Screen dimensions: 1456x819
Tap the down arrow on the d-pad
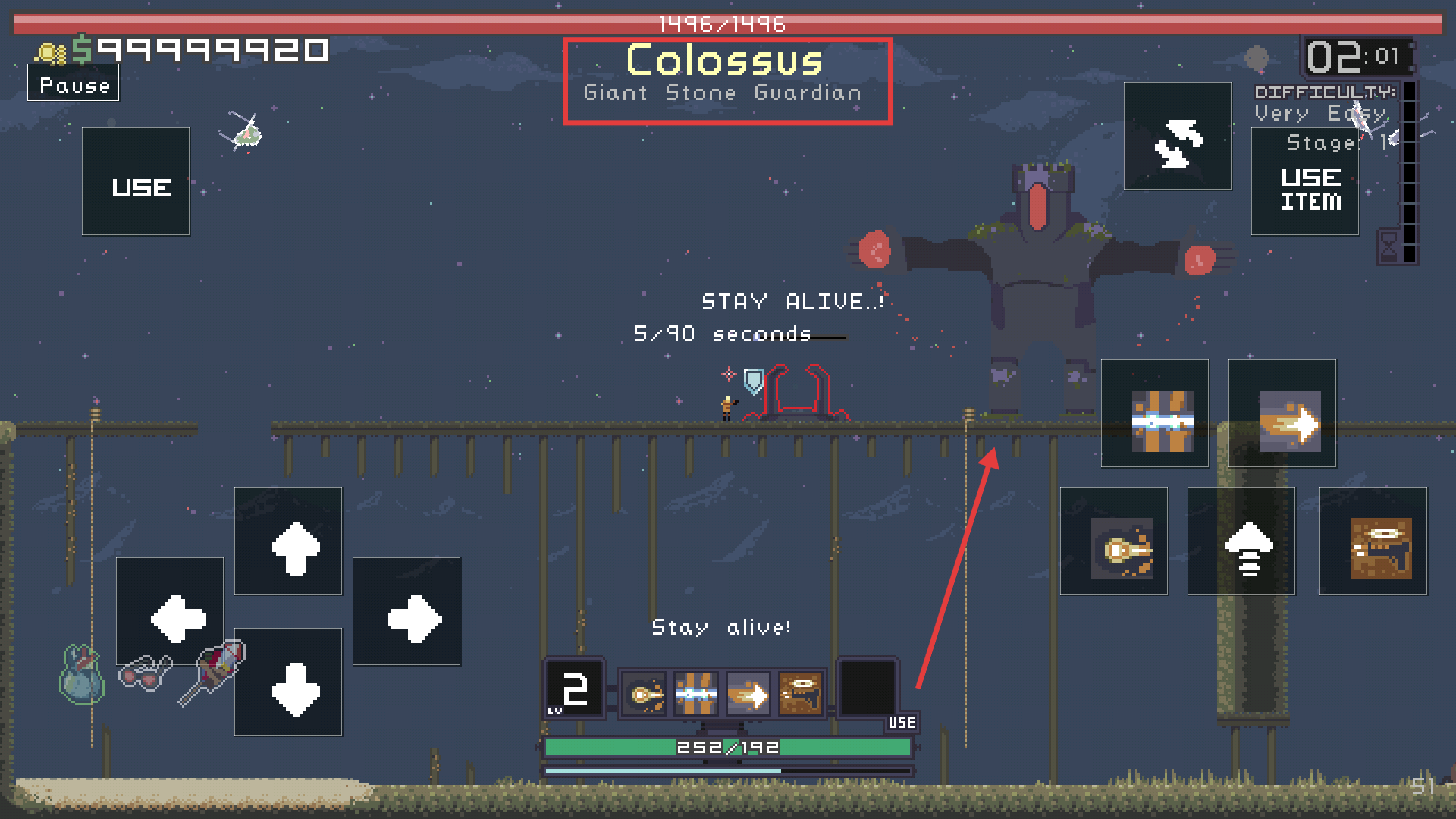288,682
